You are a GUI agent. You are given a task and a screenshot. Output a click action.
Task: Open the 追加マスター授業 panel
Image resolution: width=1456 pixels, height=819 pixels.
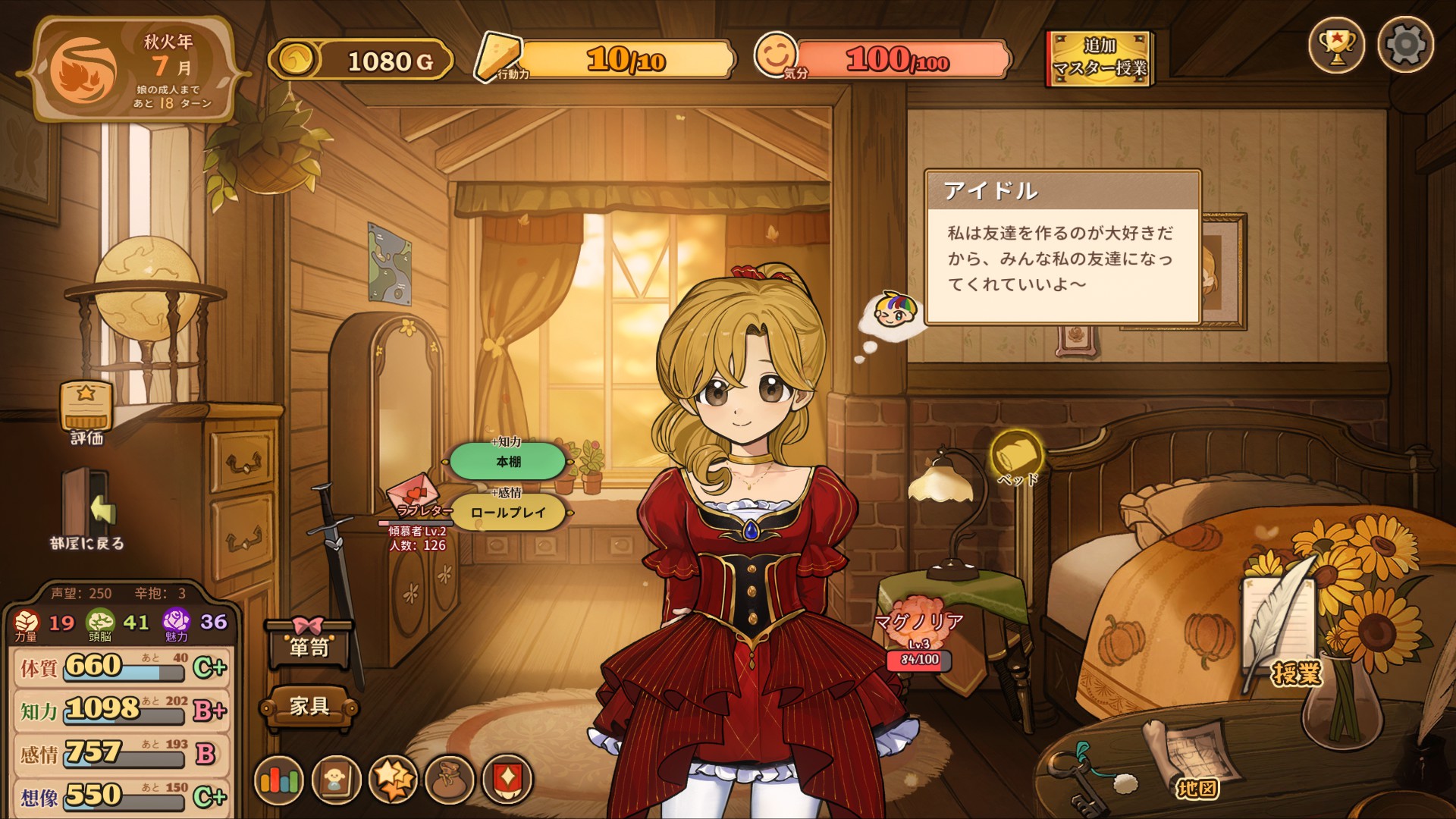coord(1100,59)
